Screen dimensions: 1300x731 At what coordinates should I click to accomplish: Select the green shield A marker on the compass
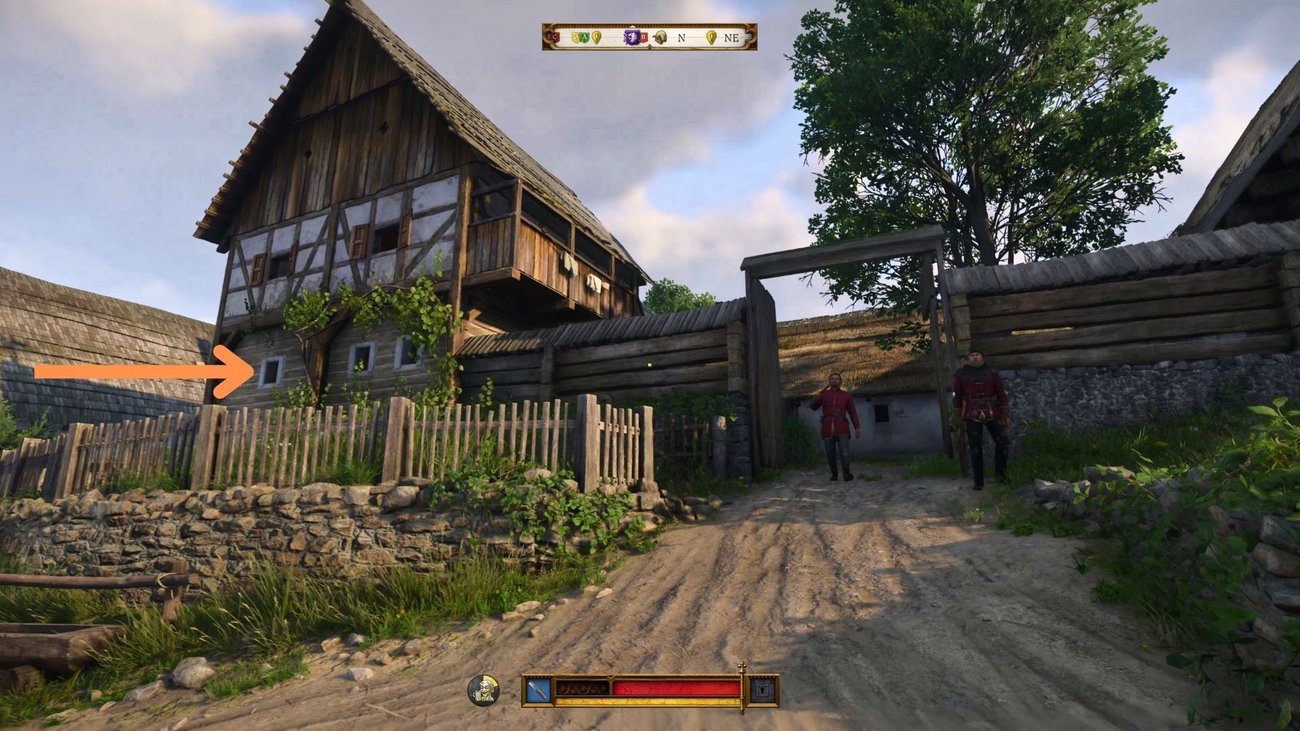tap(585, 37)
